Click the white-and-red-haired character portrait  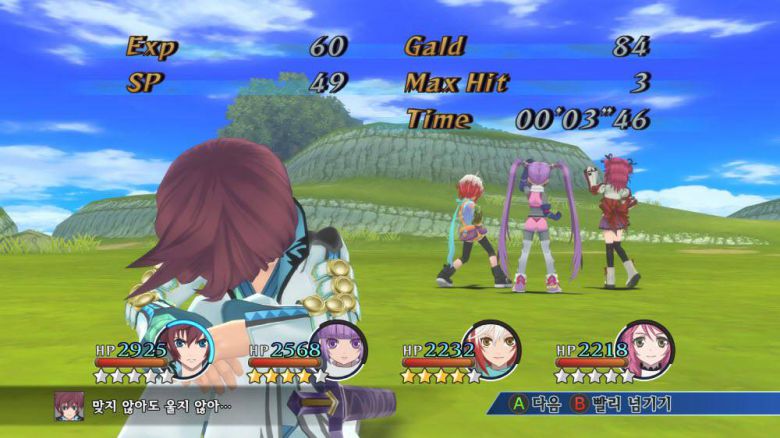492,347
